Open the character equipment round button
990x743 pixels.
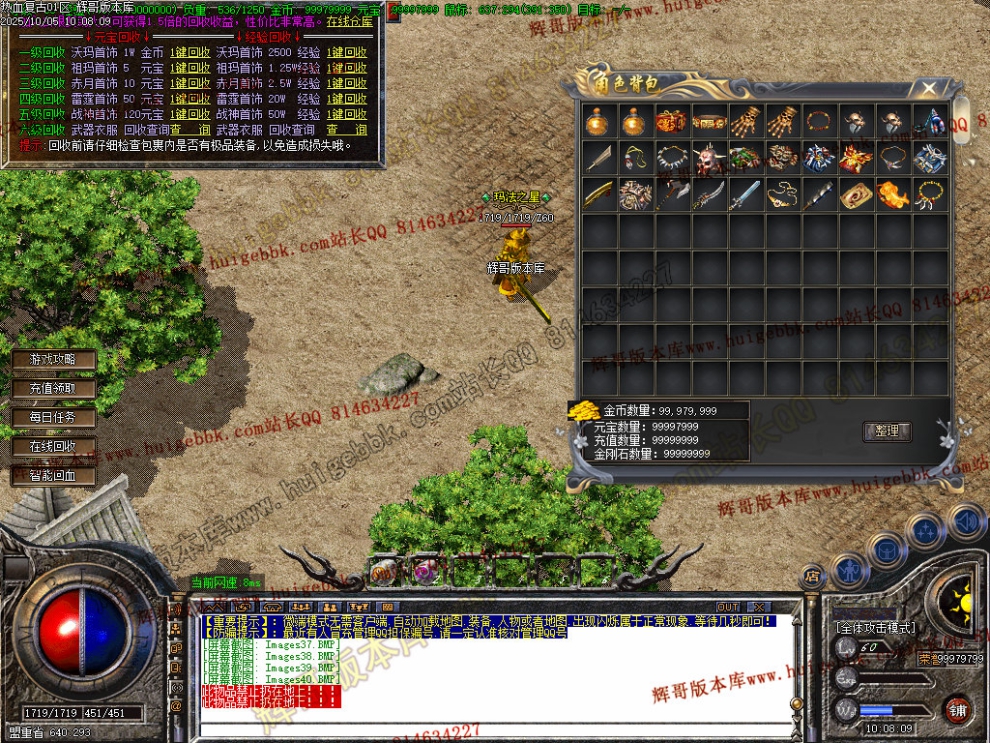coord(849,570)
